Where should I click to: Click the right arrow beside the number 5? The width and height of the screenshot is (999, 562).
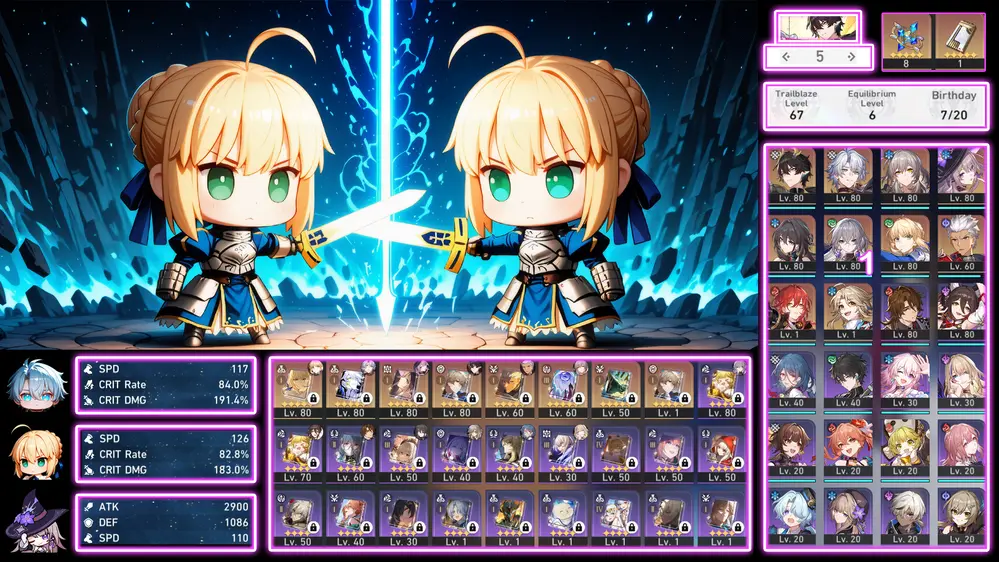(x=851, y=57)
